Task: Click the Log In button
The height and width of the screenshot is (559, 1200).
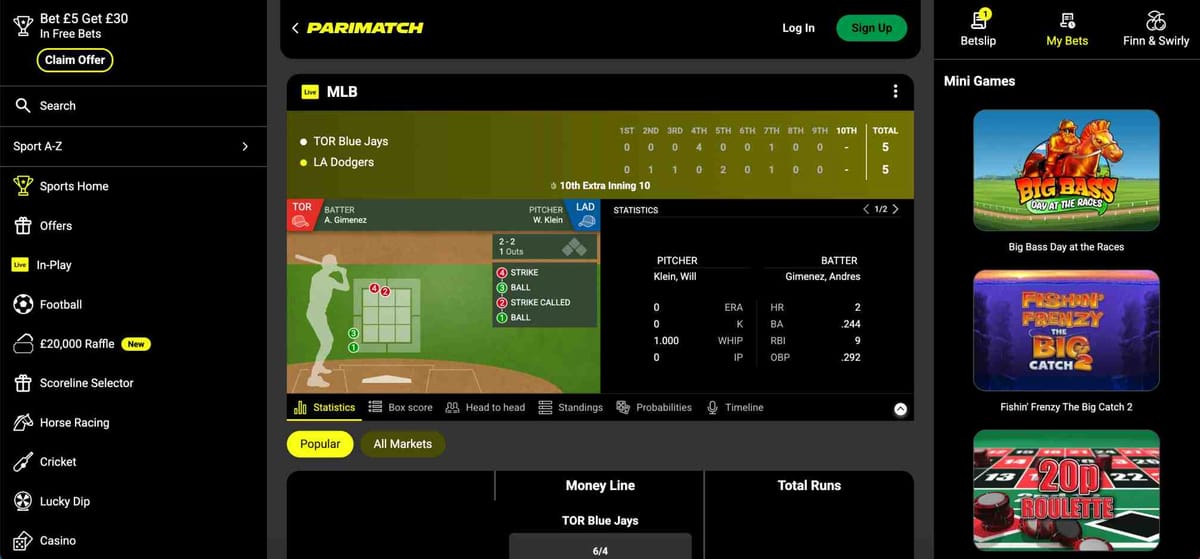Action: (798, 28)
